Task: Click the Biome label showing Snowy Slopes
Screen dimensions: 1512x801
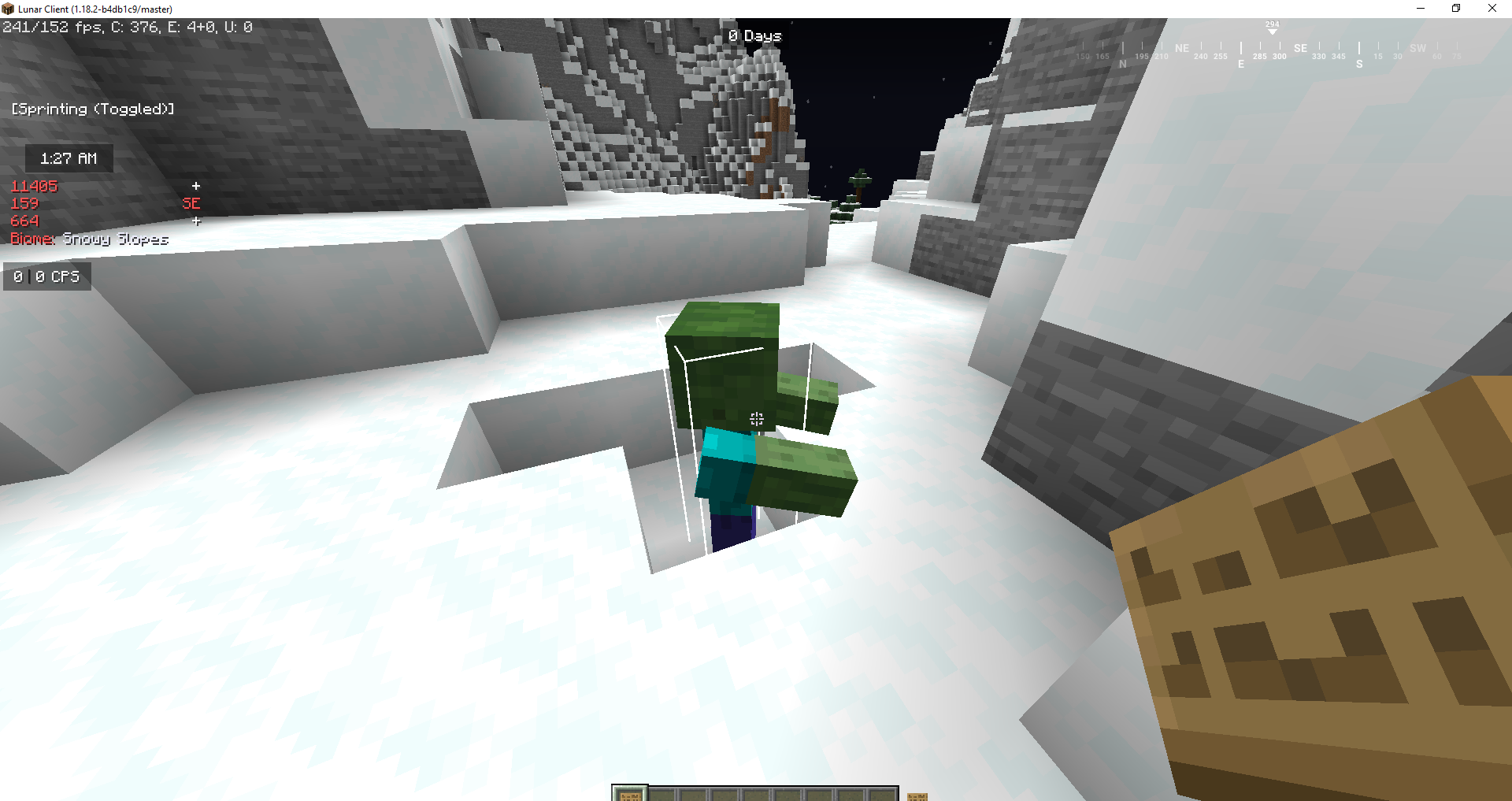Action: click(89, 239)
